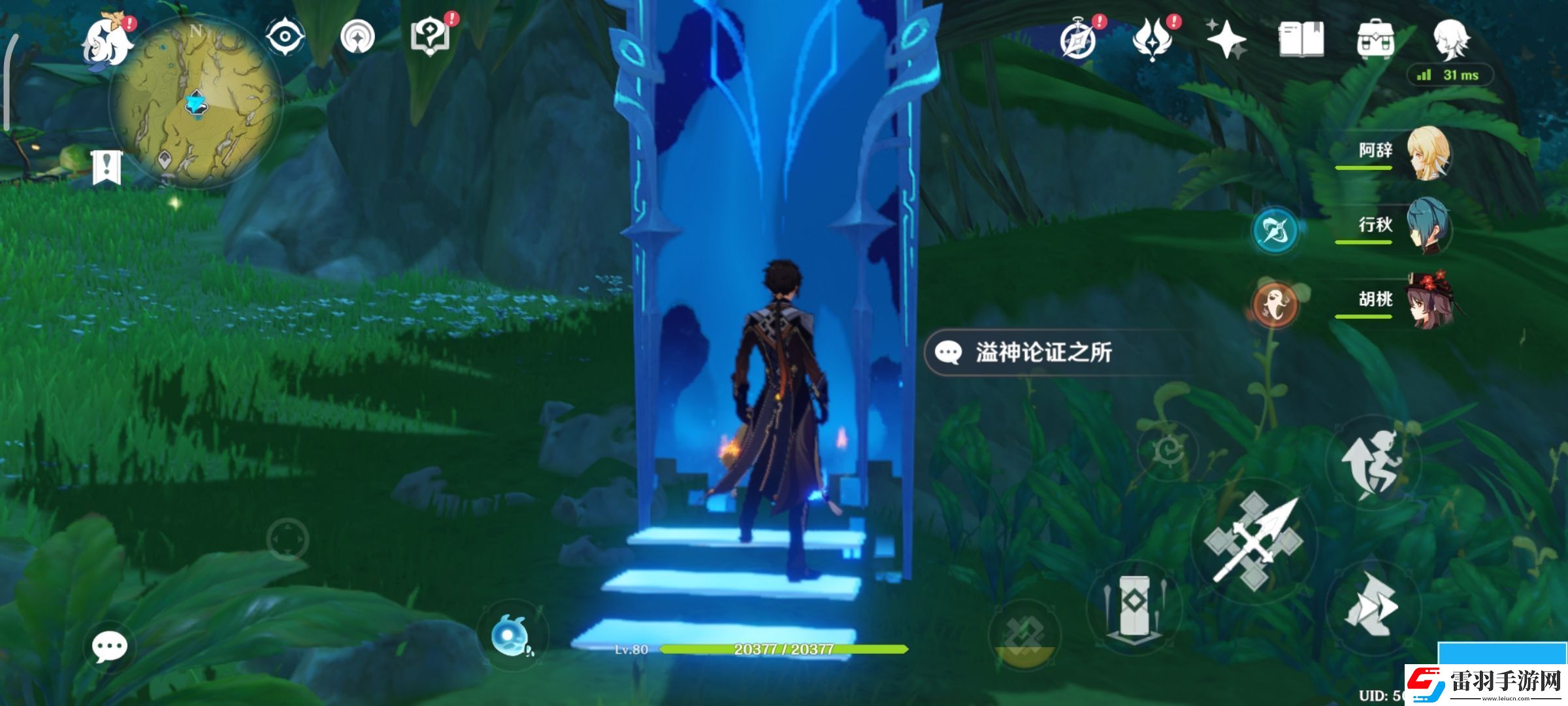The width and height of the screenshot is (1568, 706).
Task: Open the wish star icon
Action: pos(1226,39)
